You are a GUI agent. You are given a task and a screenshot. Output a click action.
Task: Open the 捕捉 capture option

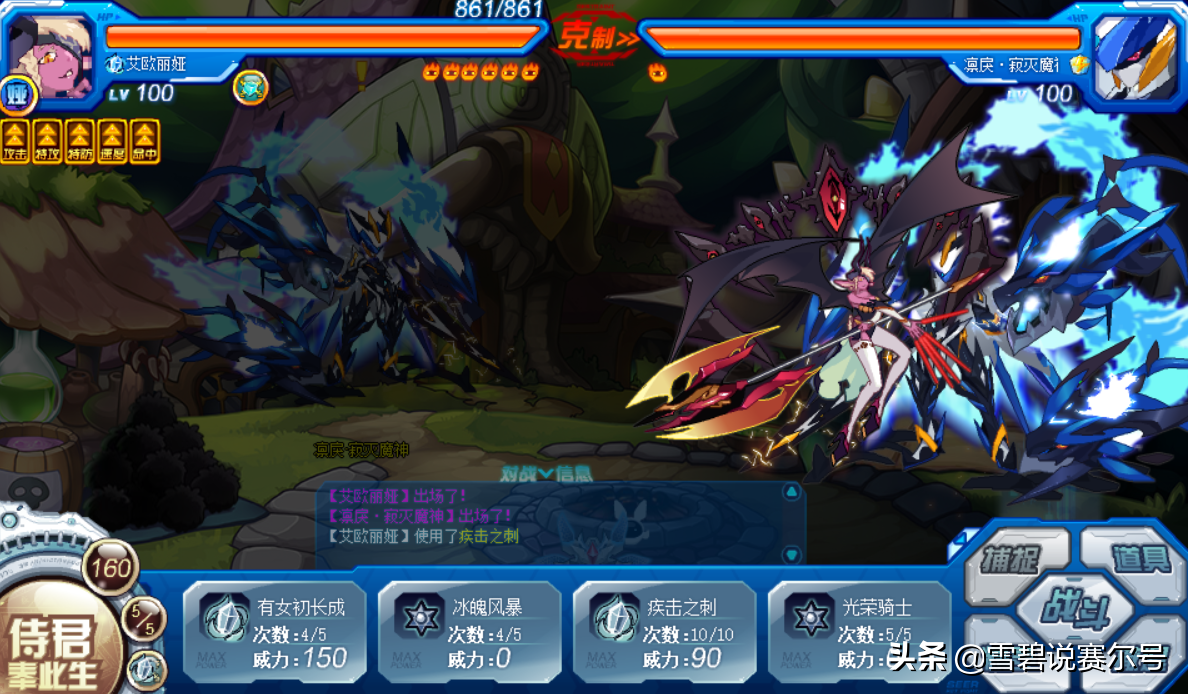[x=1010, y=558]
